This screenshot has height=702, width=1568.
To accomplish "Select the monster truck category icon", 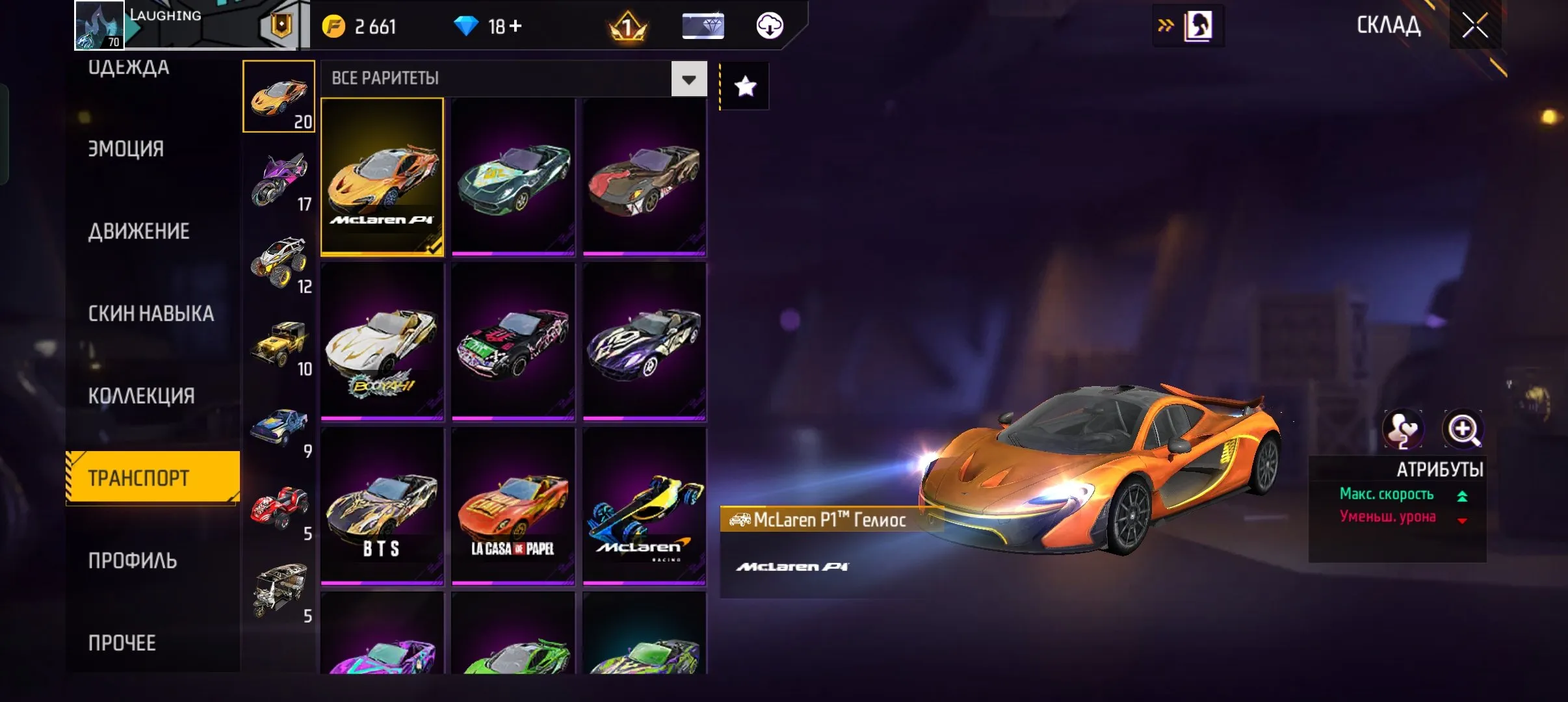I will [280, 260].
